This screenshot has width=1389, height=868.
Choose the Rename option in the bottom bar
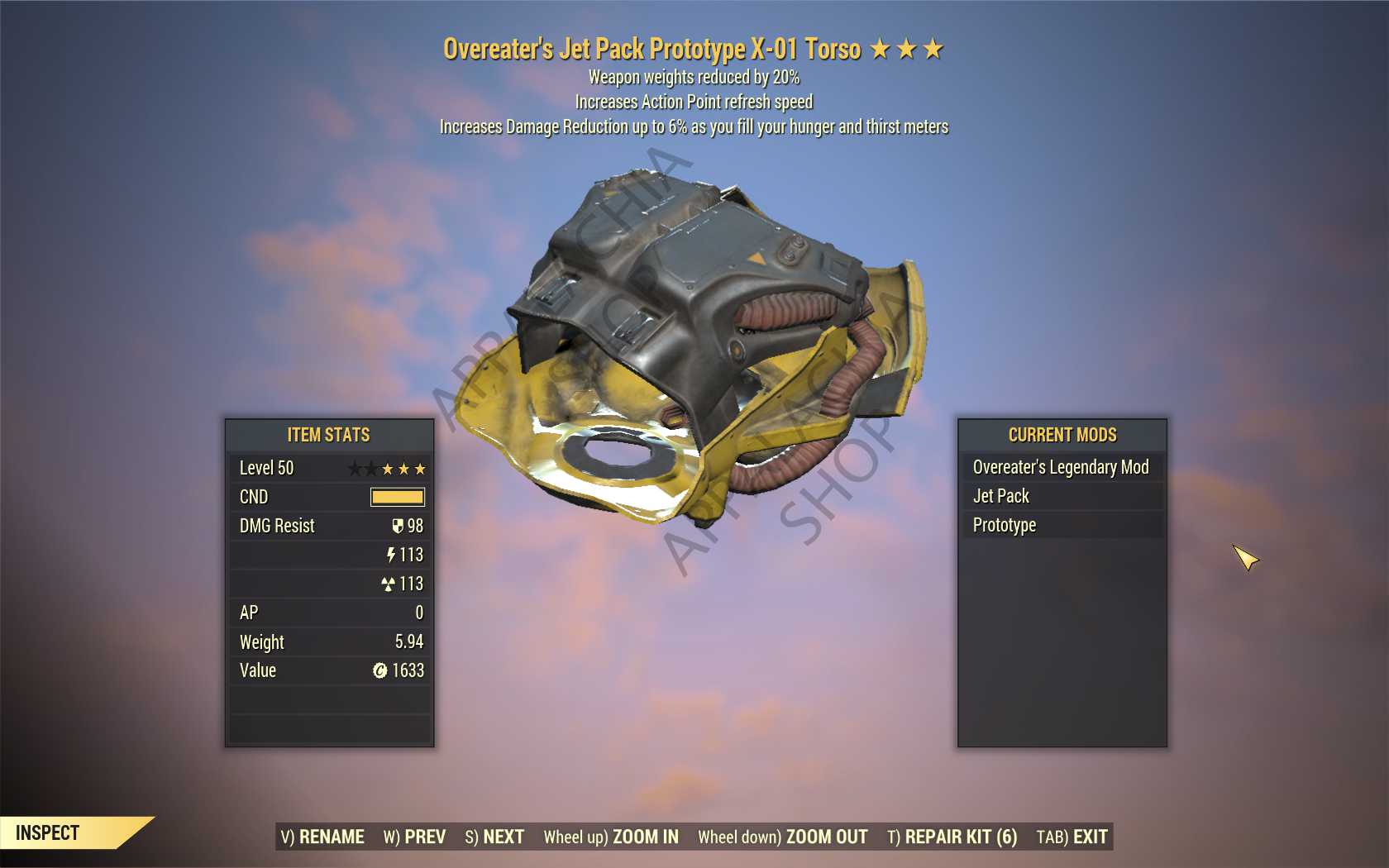tap(322, 837)
